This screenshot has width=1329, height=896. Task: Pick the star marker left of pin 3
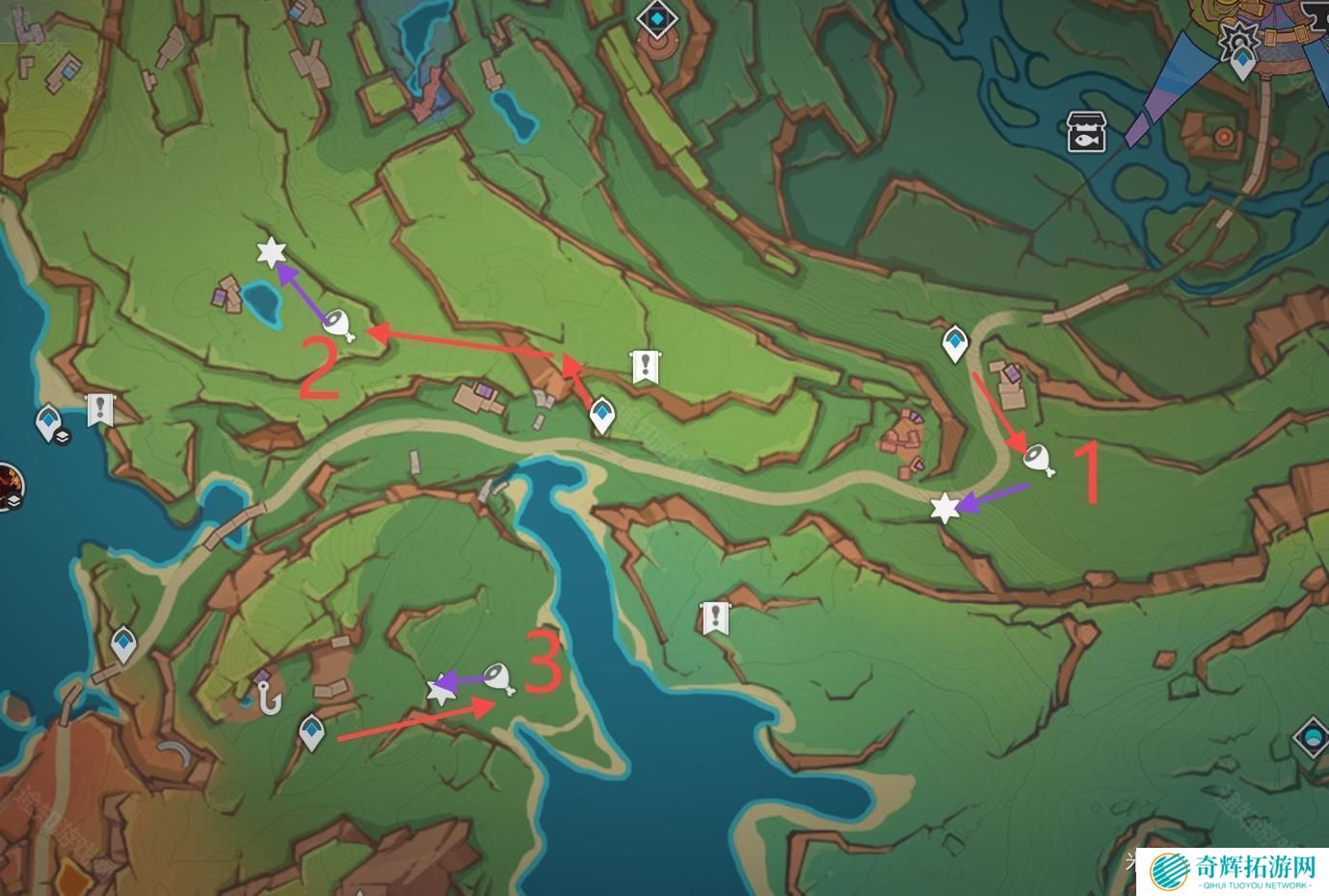pyautogui.click(x=441, y=689)
